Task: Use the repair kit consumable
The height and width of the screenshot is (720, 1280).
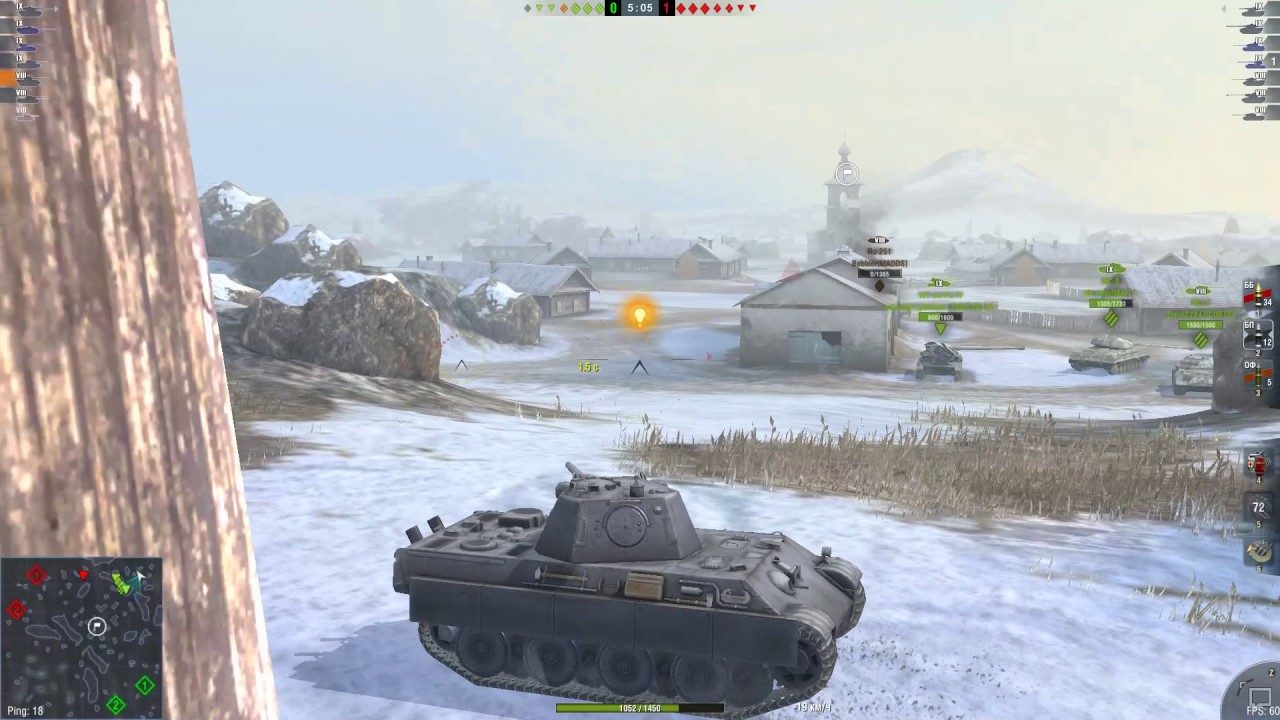Action: pyautogui.click(x=1257, y=463)
